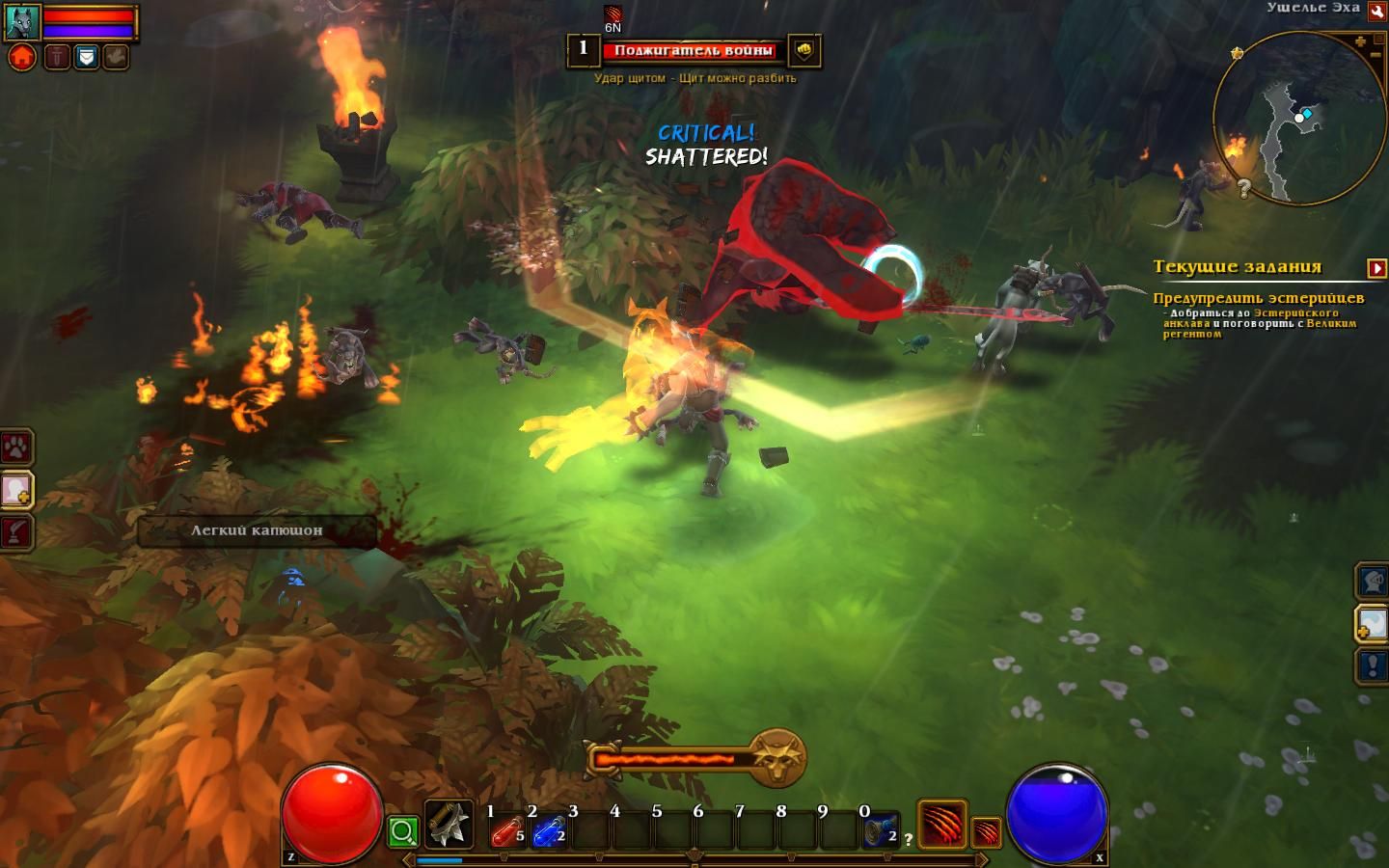Viewport: 1389px width, 868px height.
Task: Click the wolf head charge bar emblem
Action: [x=777, y=757]
